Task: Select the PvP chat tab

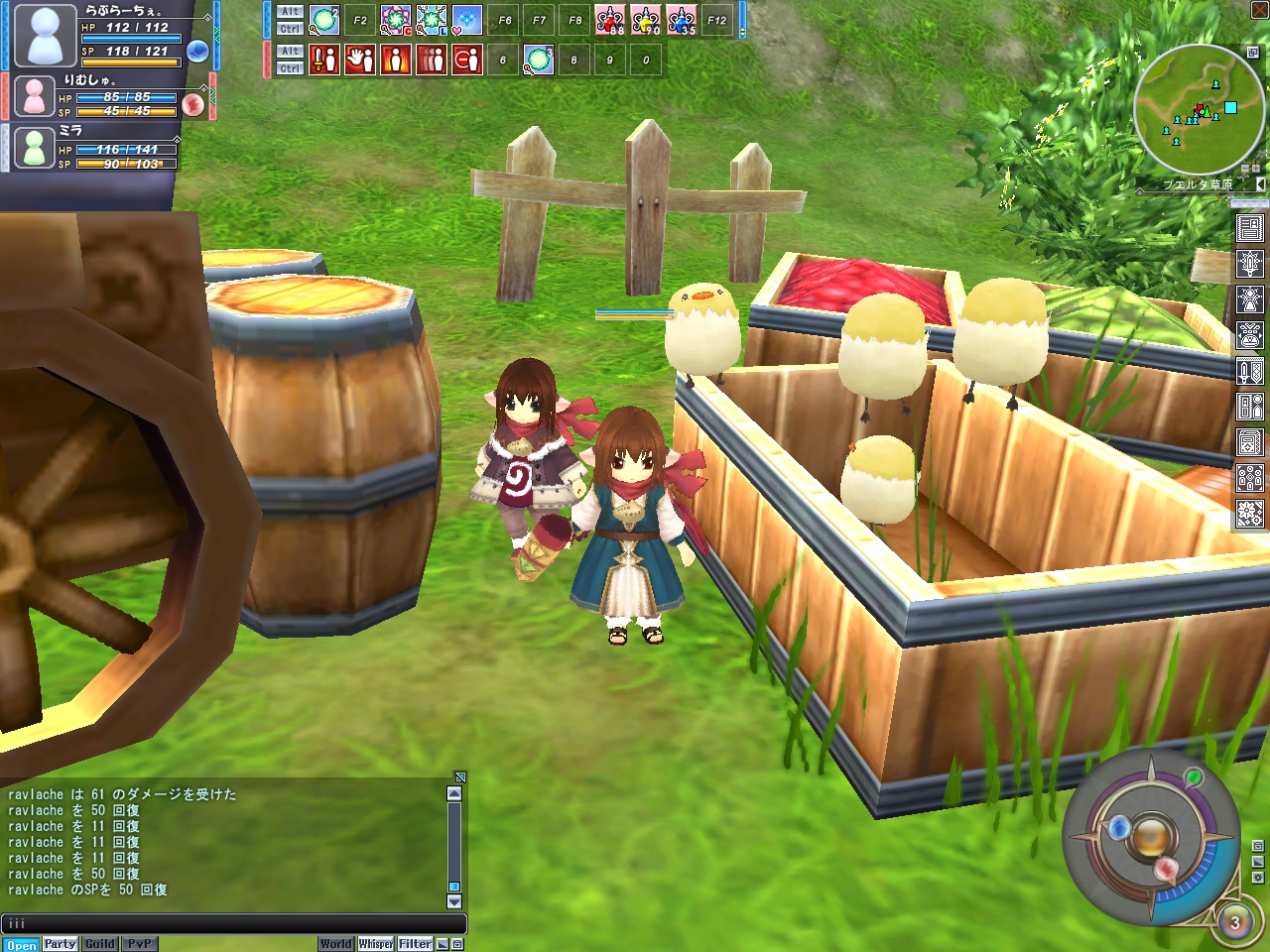Action: point(139,944)
